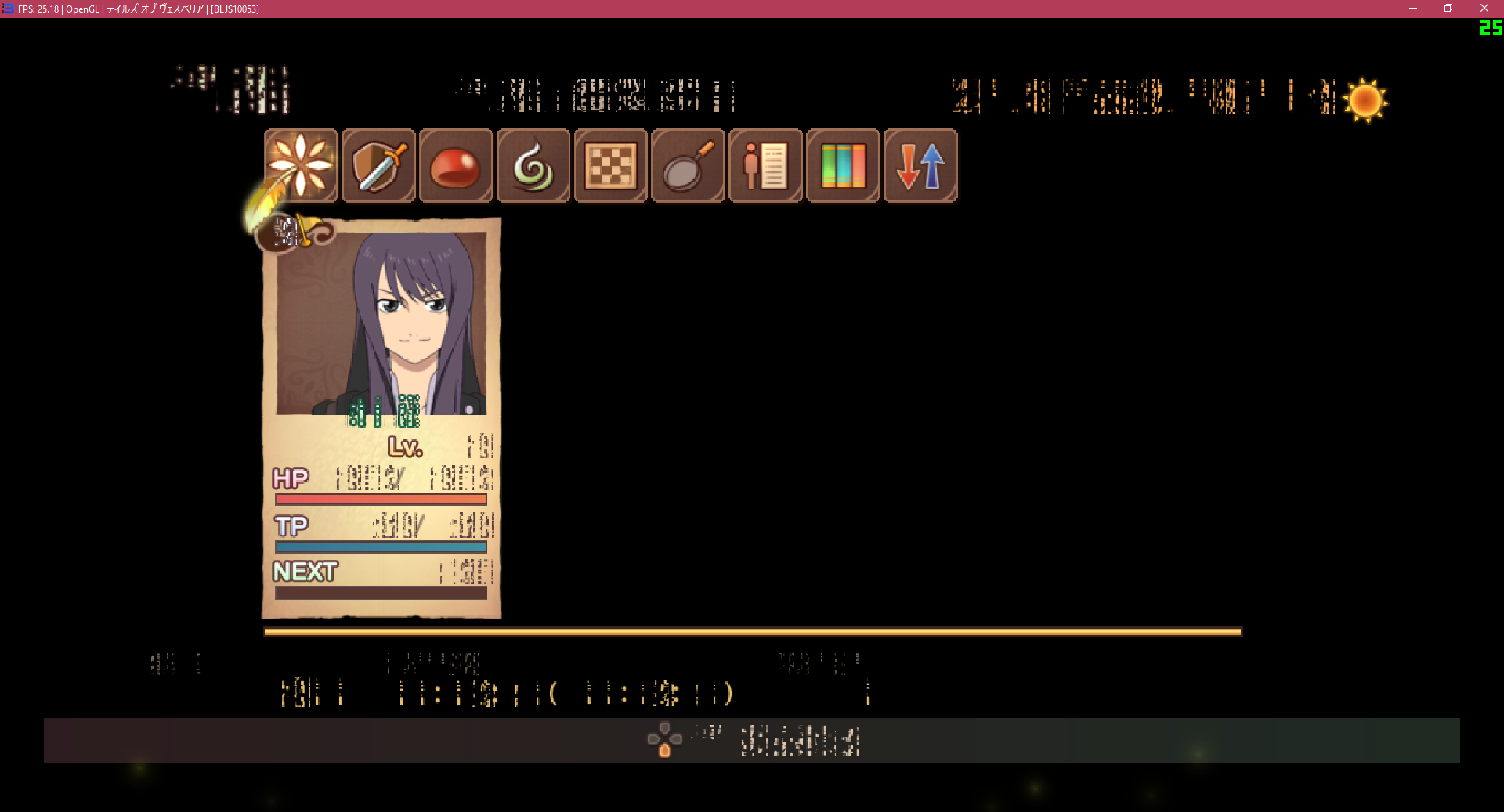Select the frying pan cooking icon
This screenshot has width=1504, height=812.
coord(688,166)
